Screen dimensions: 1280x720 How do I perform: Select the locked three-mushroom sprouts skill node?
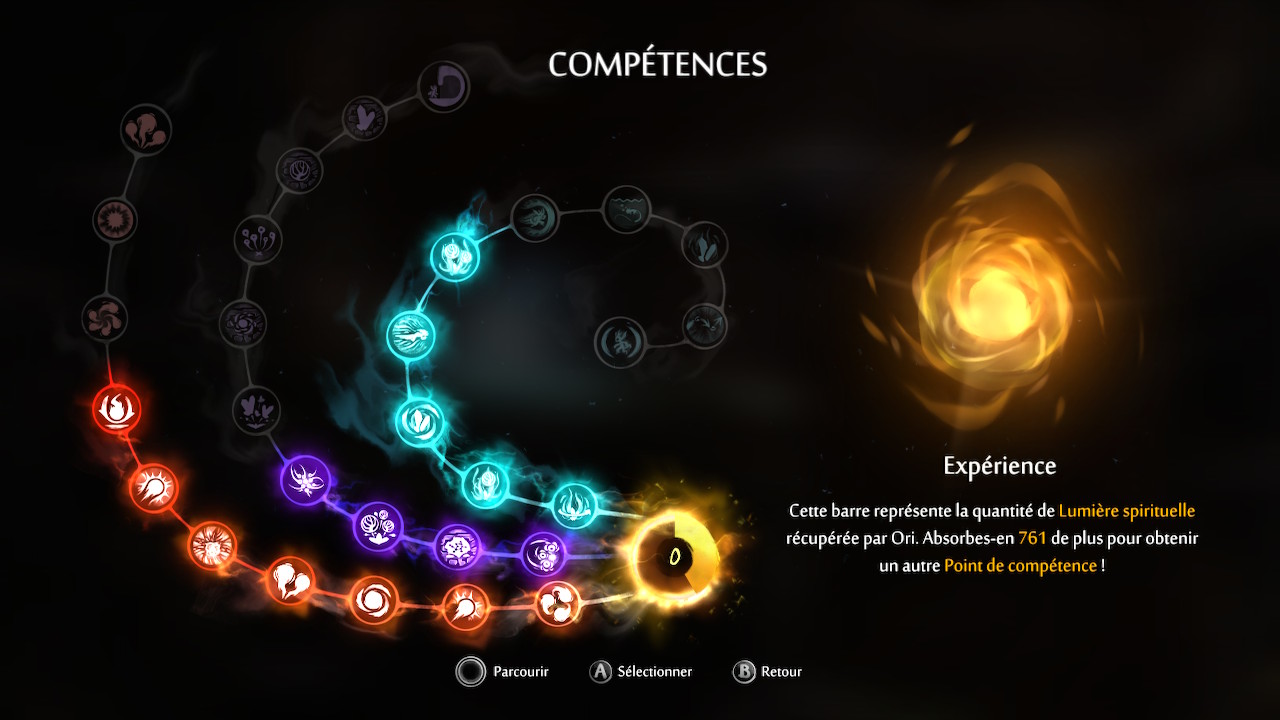[x=258, y=238]
